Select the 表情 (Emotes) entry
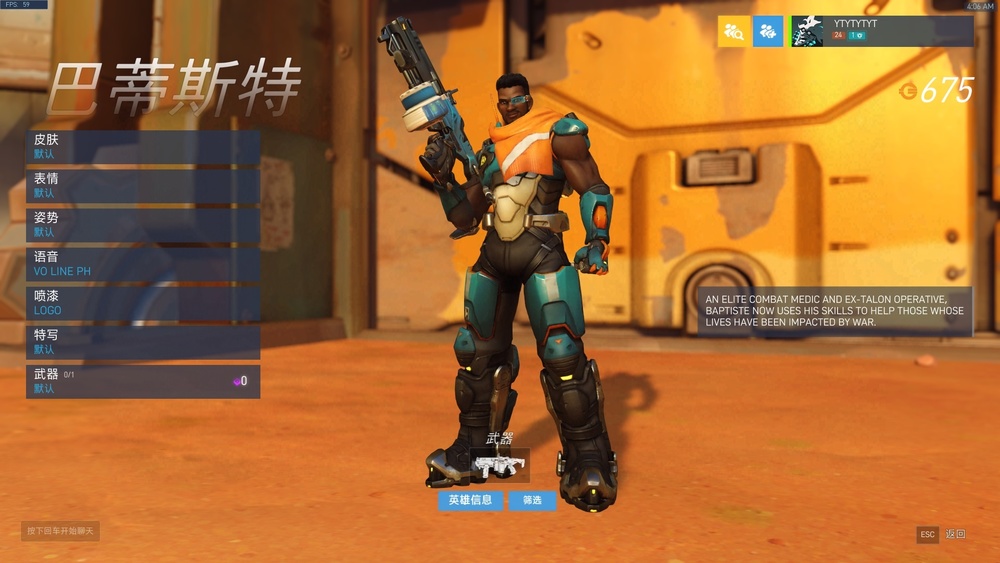This screenshot has width=1000, height=563. click(x=143, y=186)
